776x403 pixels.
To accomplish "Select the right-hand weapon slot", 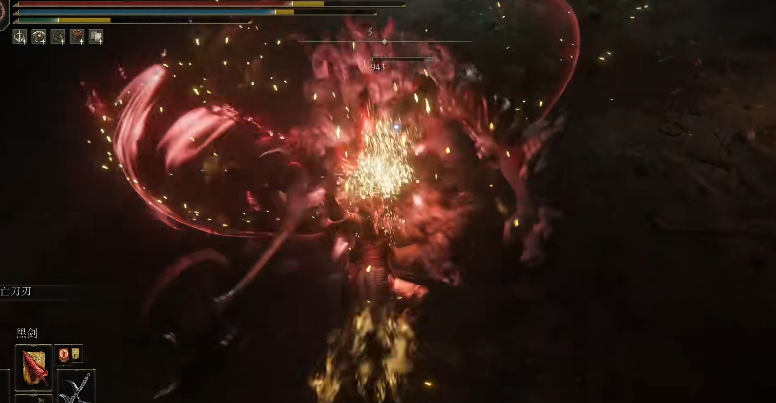I will 75,387.
